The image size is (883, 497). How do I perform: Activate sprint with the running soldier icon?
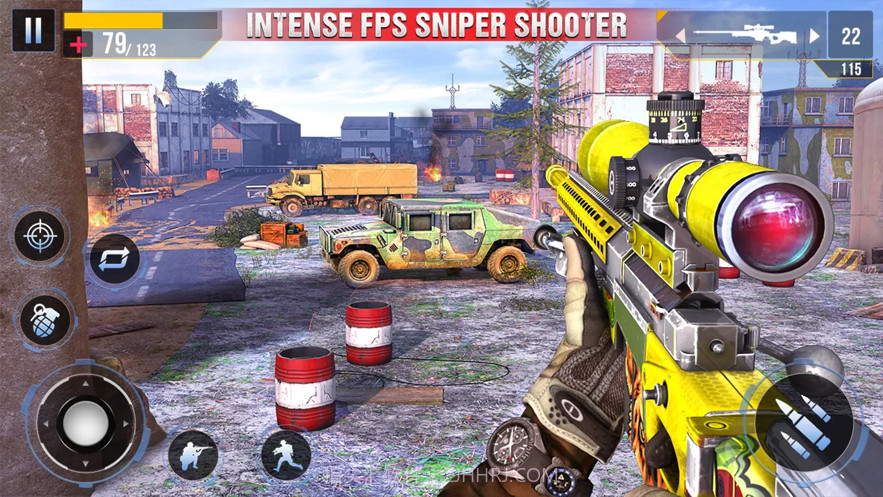pos(286,455)
